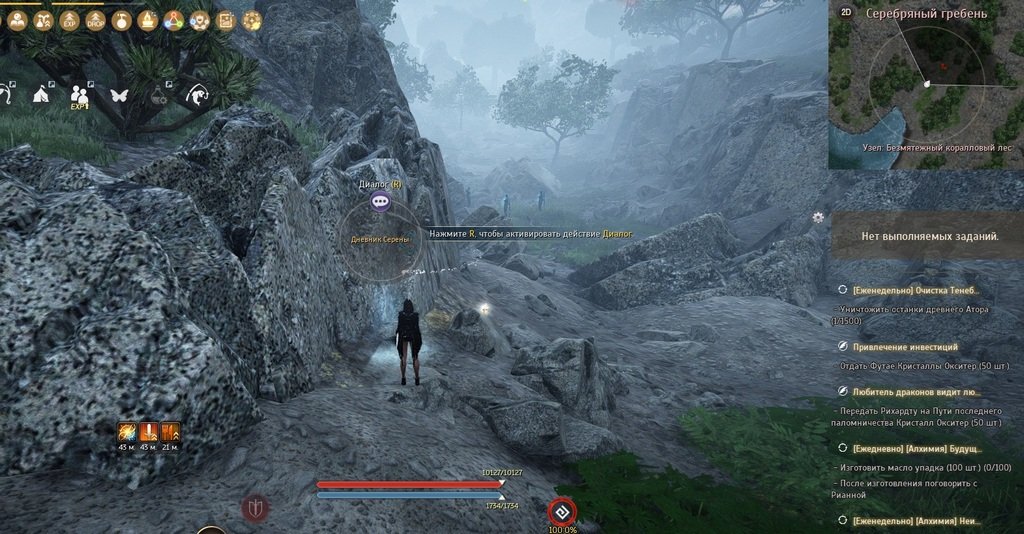The image size is (1024, 534).
Task: Select the Очистка Тенеб weekly quest
Action: tap(914, 289)
